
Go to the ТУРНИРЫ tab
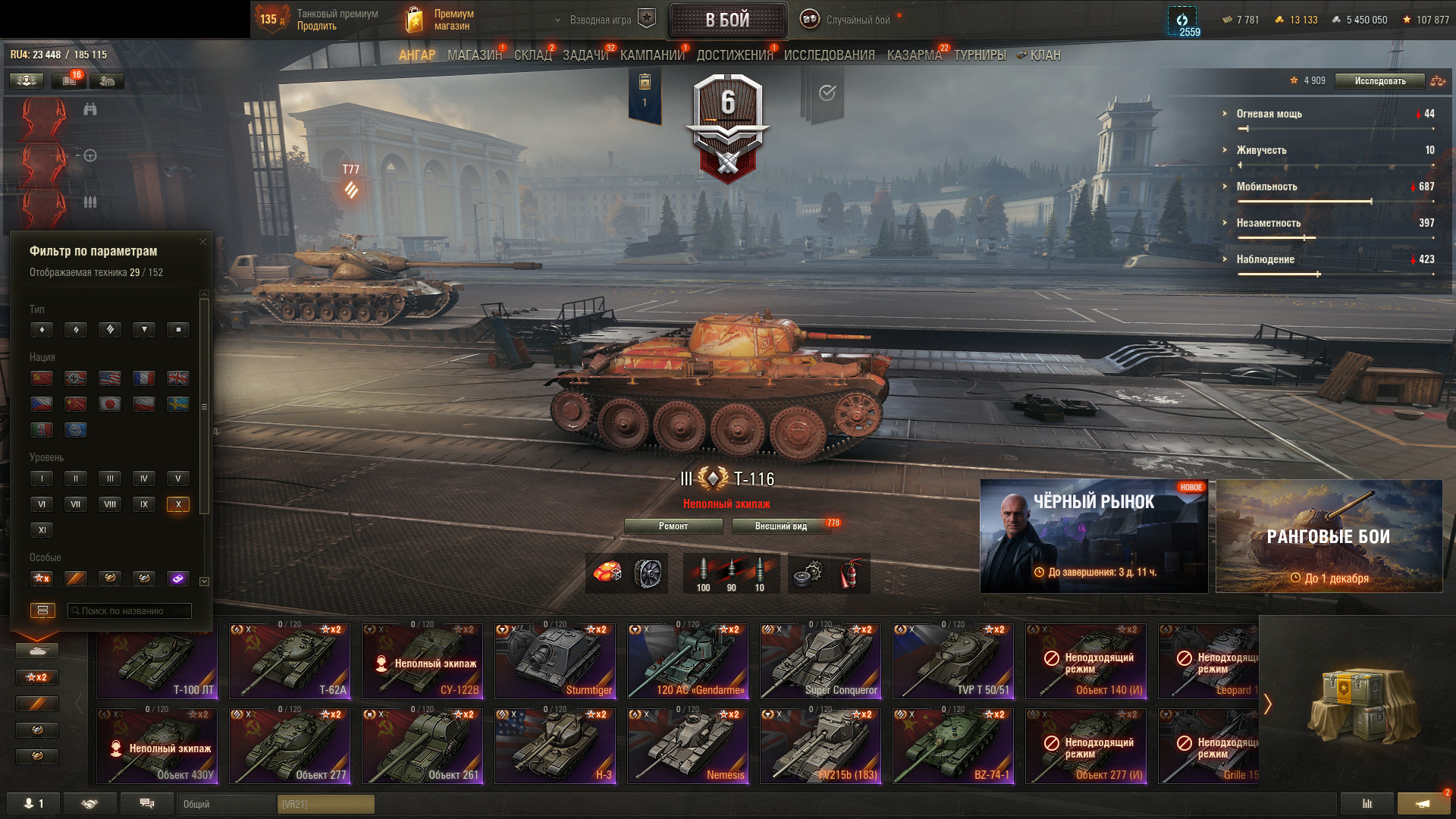click(x=980, y=55)
